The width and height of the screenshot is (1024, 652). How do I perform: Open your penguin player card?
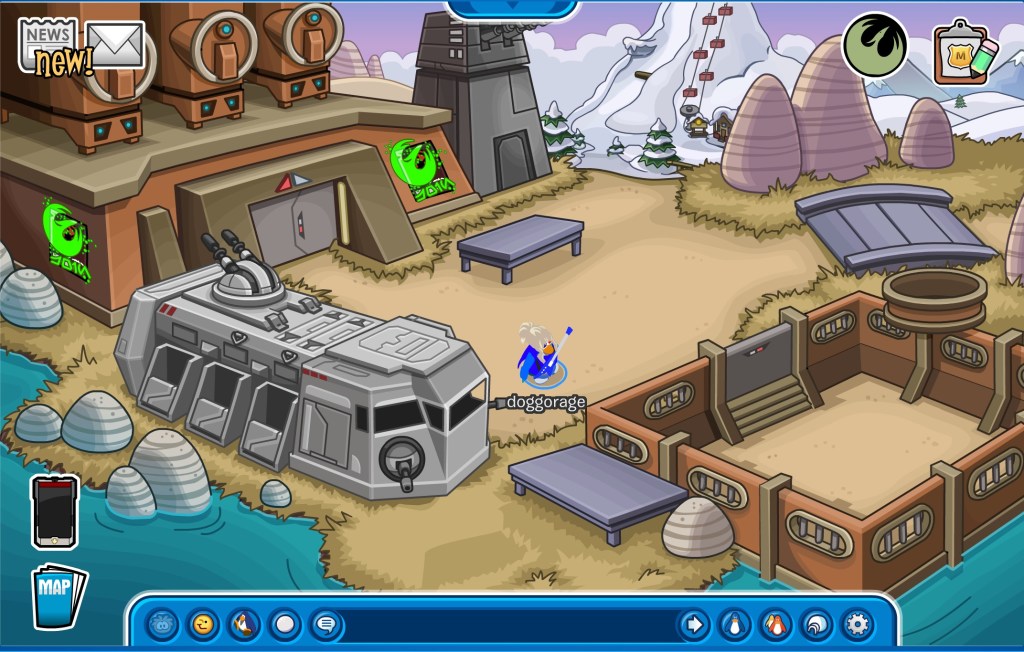coord(733,625)
